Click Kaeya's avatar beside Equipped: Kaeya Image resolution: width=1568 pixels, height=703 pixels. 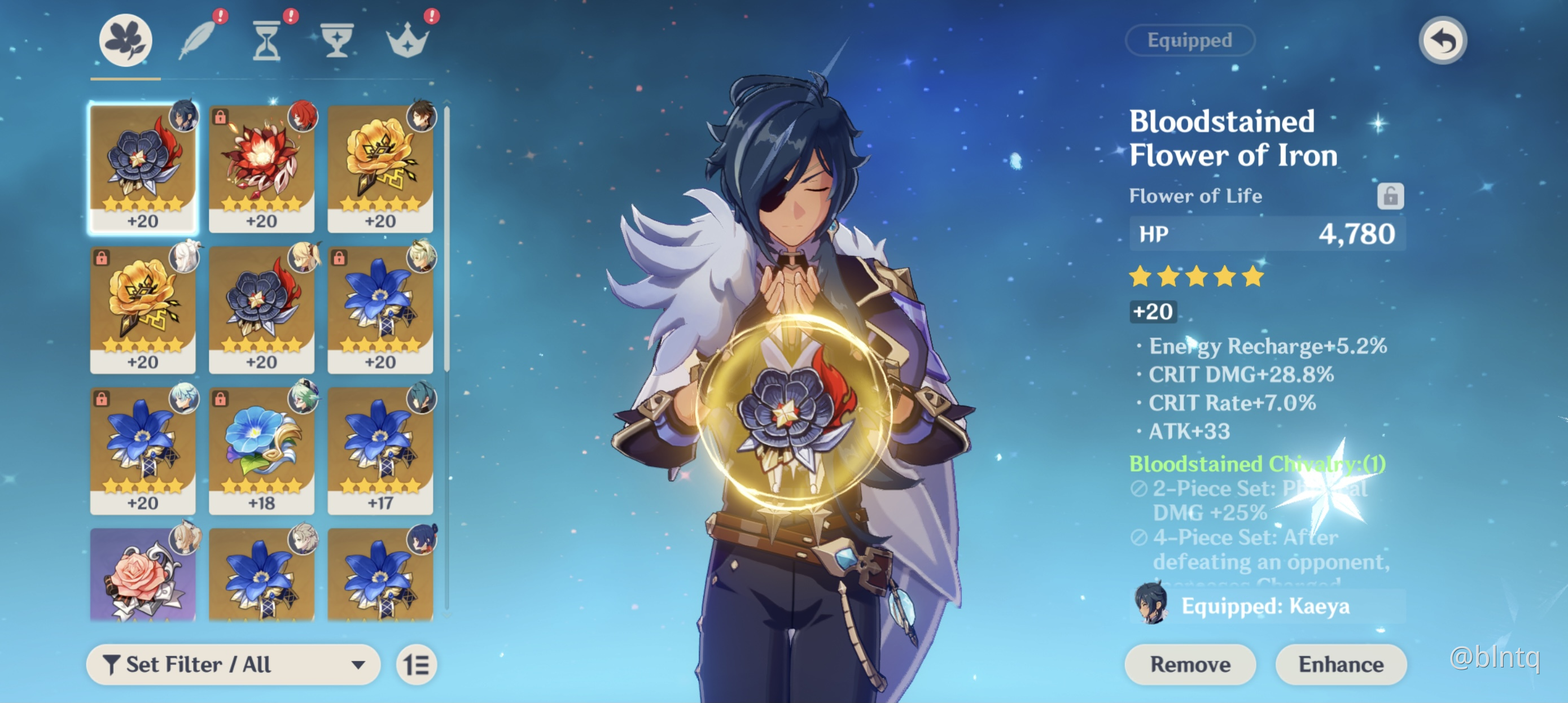click(1149, 605)
